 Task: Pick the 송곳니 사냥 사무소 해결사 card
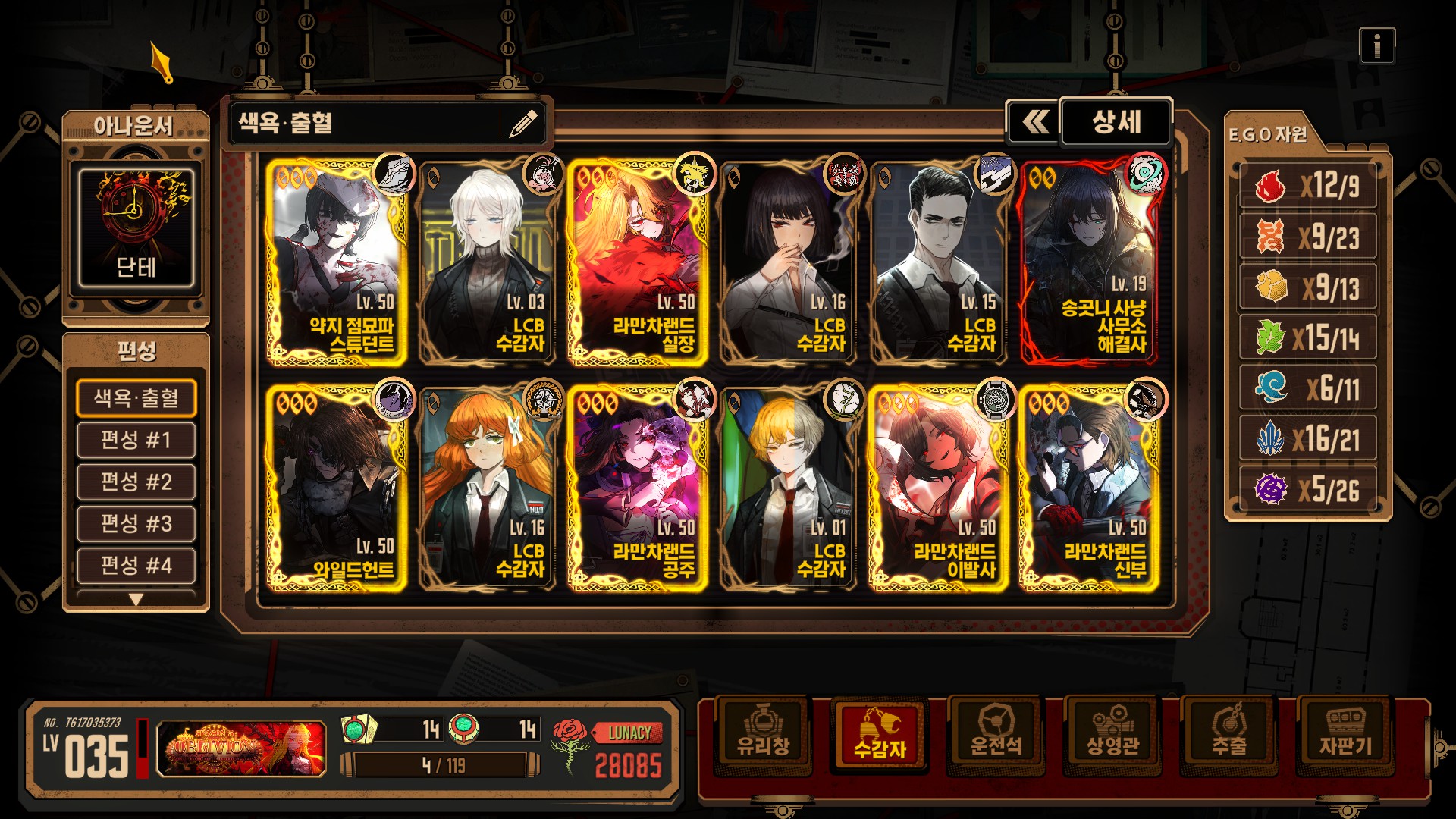[1089, 262]
